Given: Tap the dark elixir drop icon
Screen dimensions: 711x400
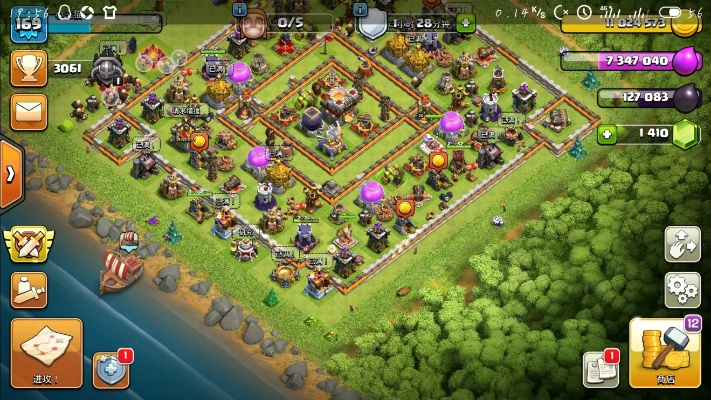Looking at the screenshot, I should point(685,98).
